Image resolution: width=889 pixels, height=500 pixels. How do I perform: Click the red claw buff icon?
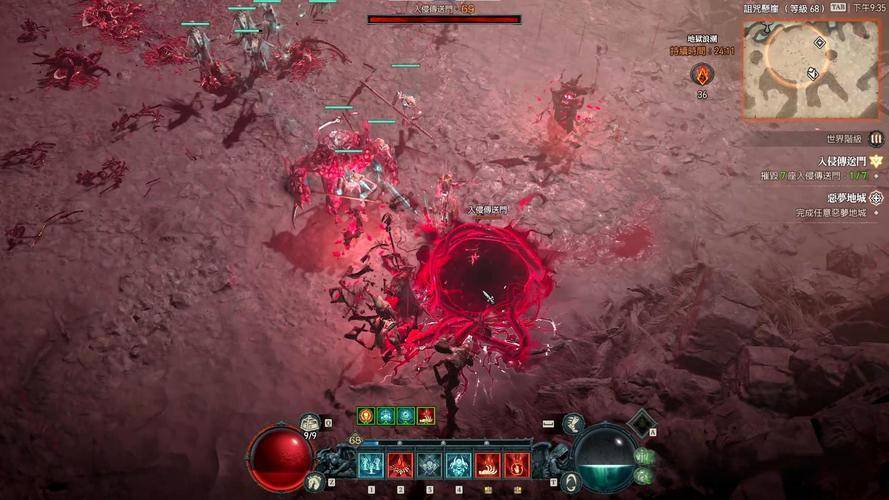426,416
